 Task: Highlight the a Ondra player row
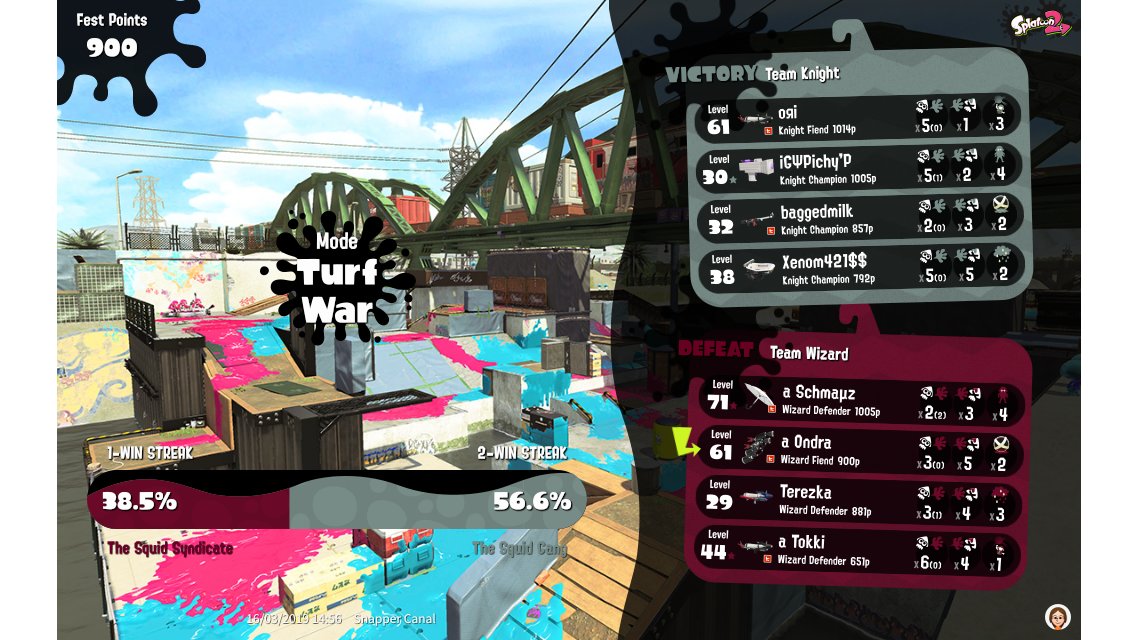point(858,450)
